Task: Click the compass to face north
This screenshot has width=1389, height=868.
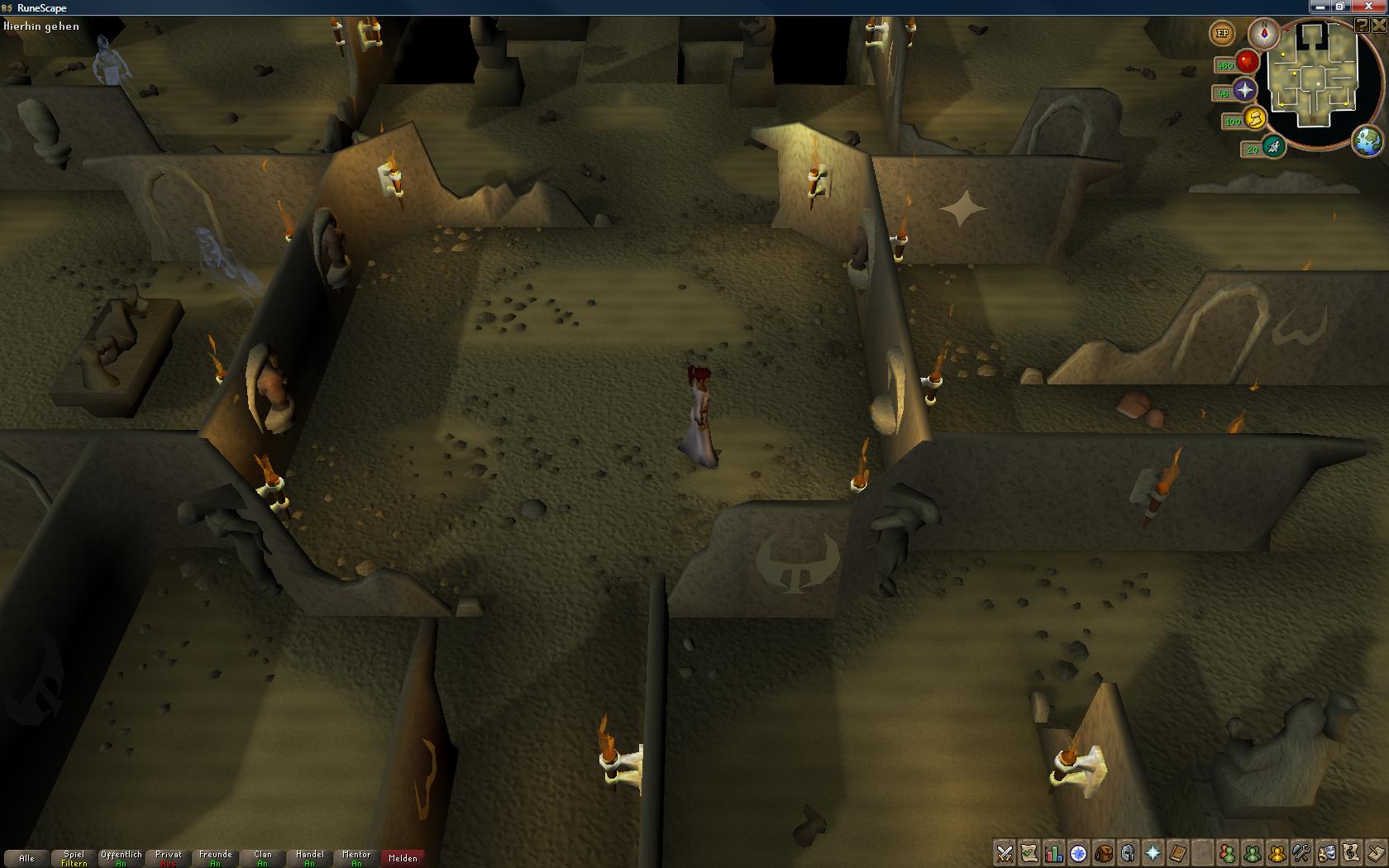Action: pyautogui.click(x=1264, y=34)
